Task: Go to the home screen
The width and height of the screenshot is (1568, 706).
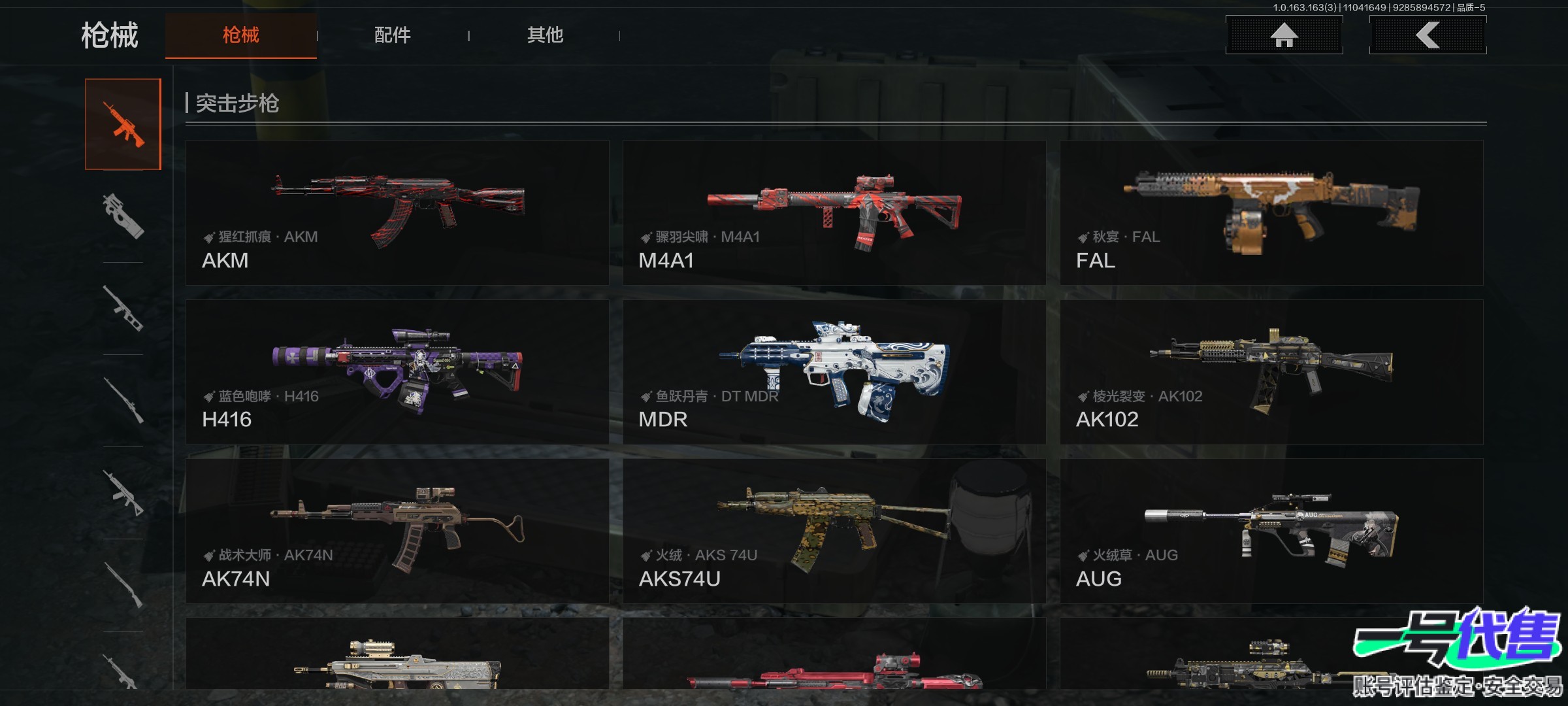Action: point(1284,35)
